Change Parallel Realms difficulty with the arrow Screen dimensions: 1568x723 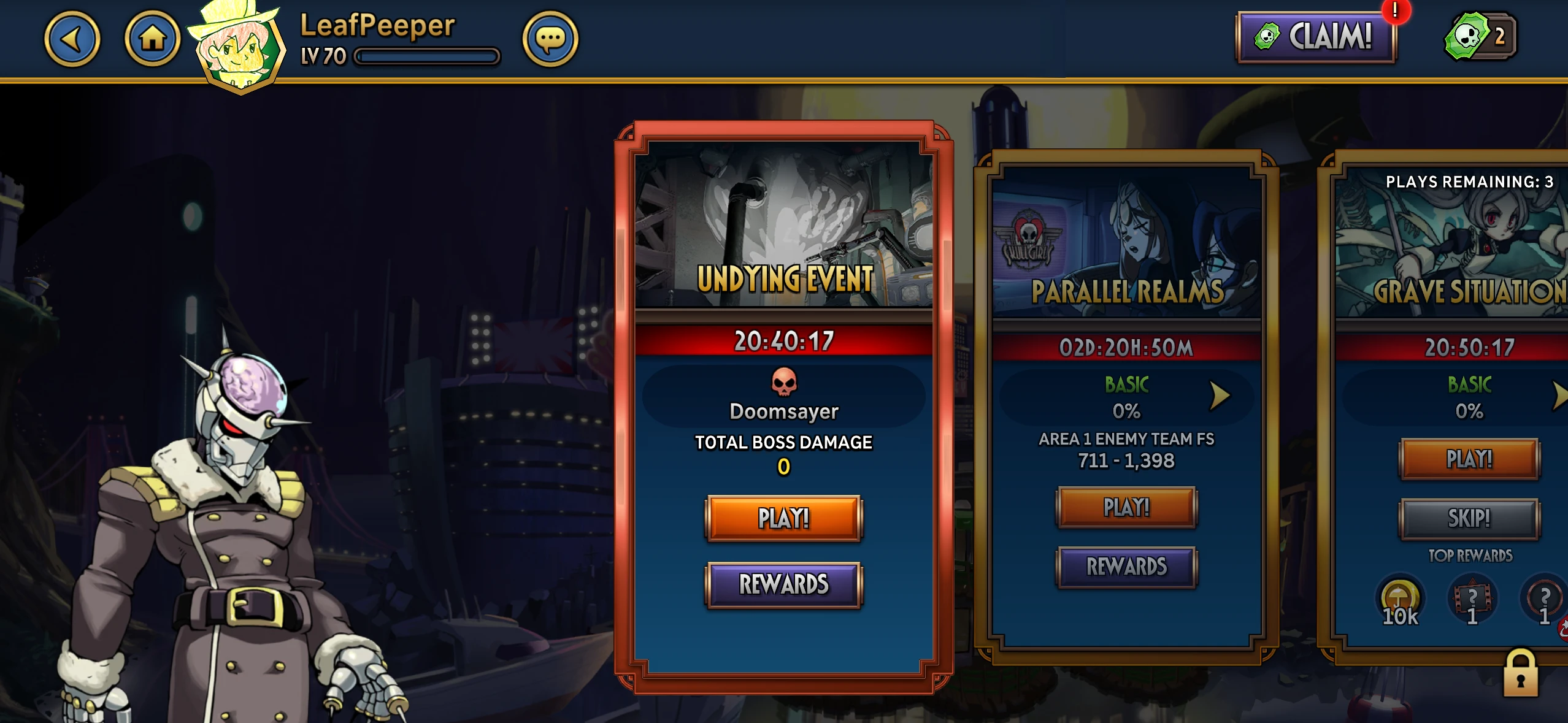(x=1220, y=396)
